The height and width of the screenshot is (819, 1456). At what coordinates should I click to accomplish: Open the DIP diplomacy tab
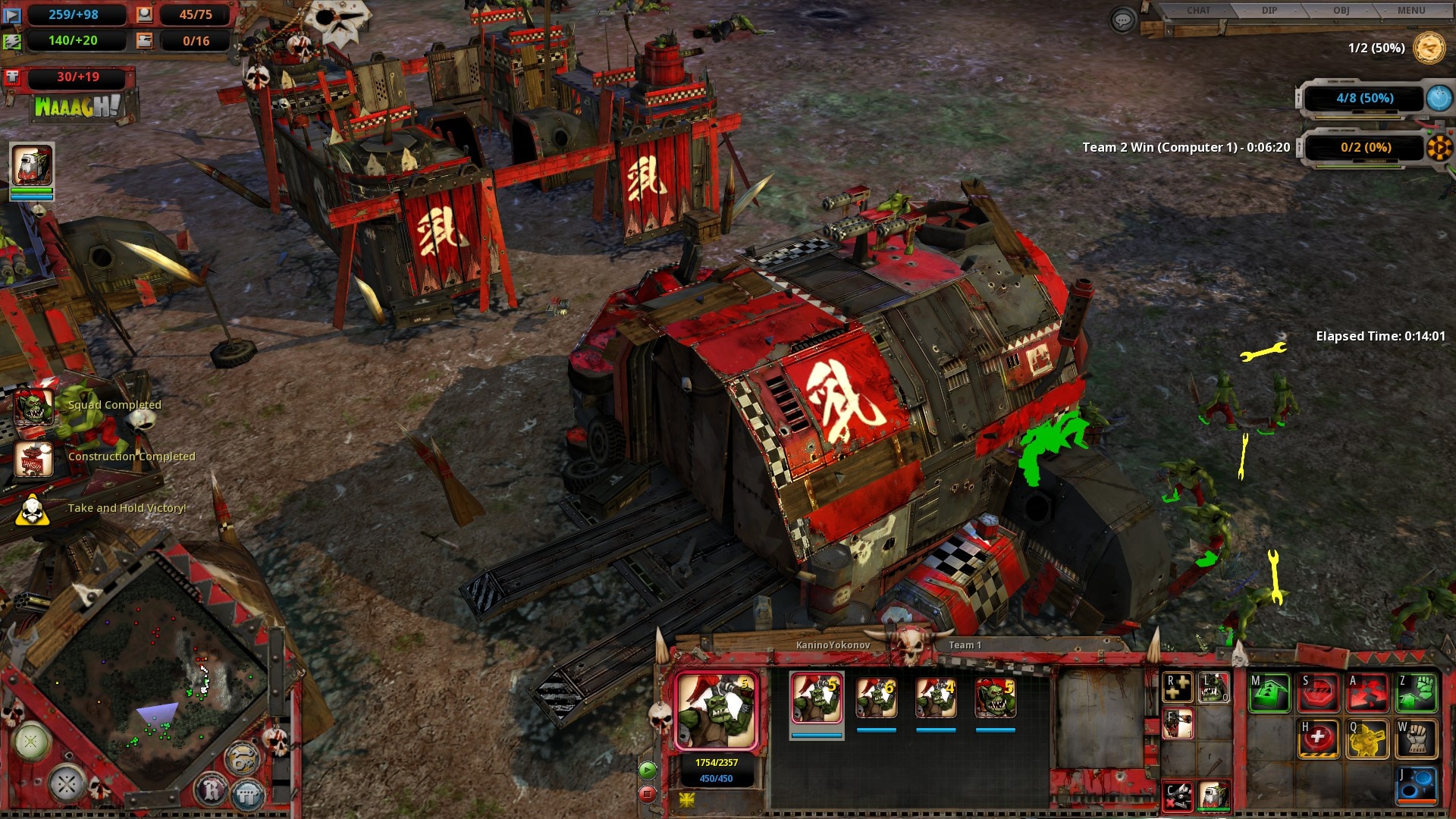click(x=1269, y=11)
